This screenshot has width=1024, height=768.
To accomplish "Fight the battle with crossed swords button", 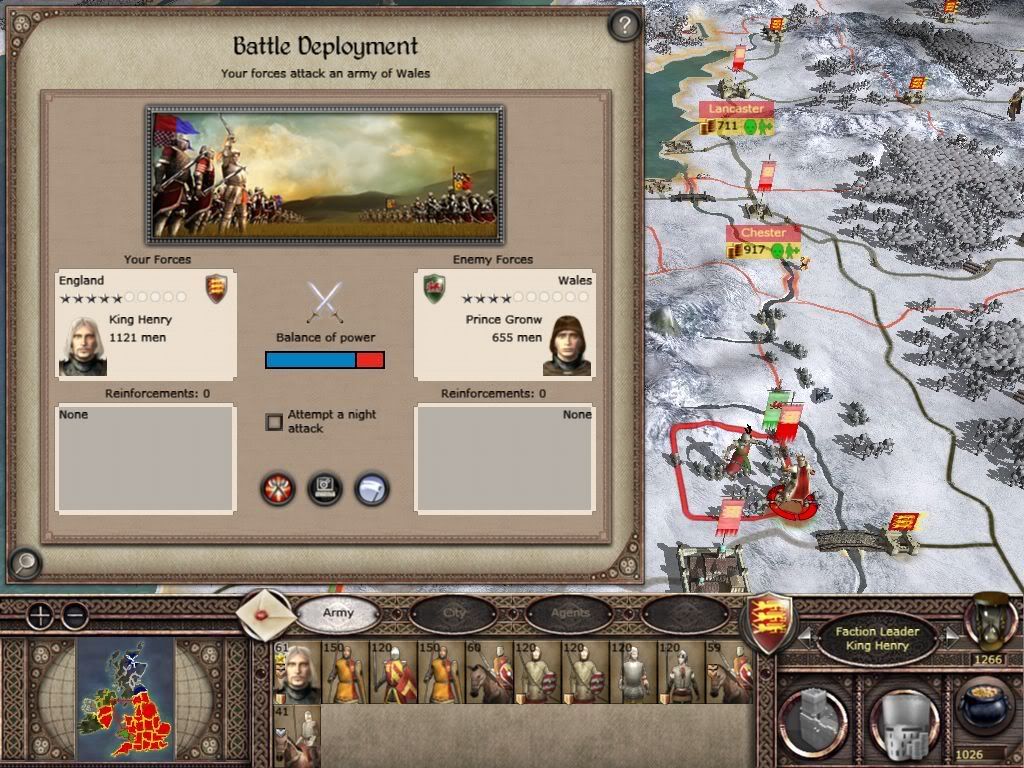I will [278, 489].
